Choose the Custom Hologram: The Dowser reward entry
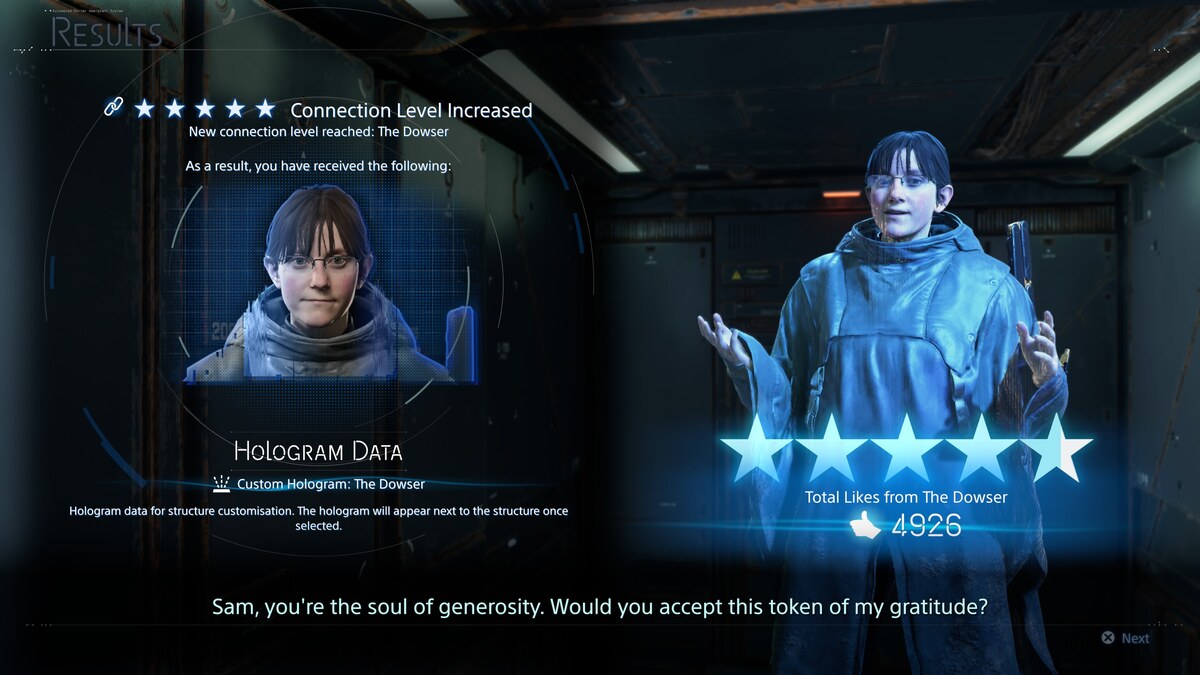 point(330,484)
